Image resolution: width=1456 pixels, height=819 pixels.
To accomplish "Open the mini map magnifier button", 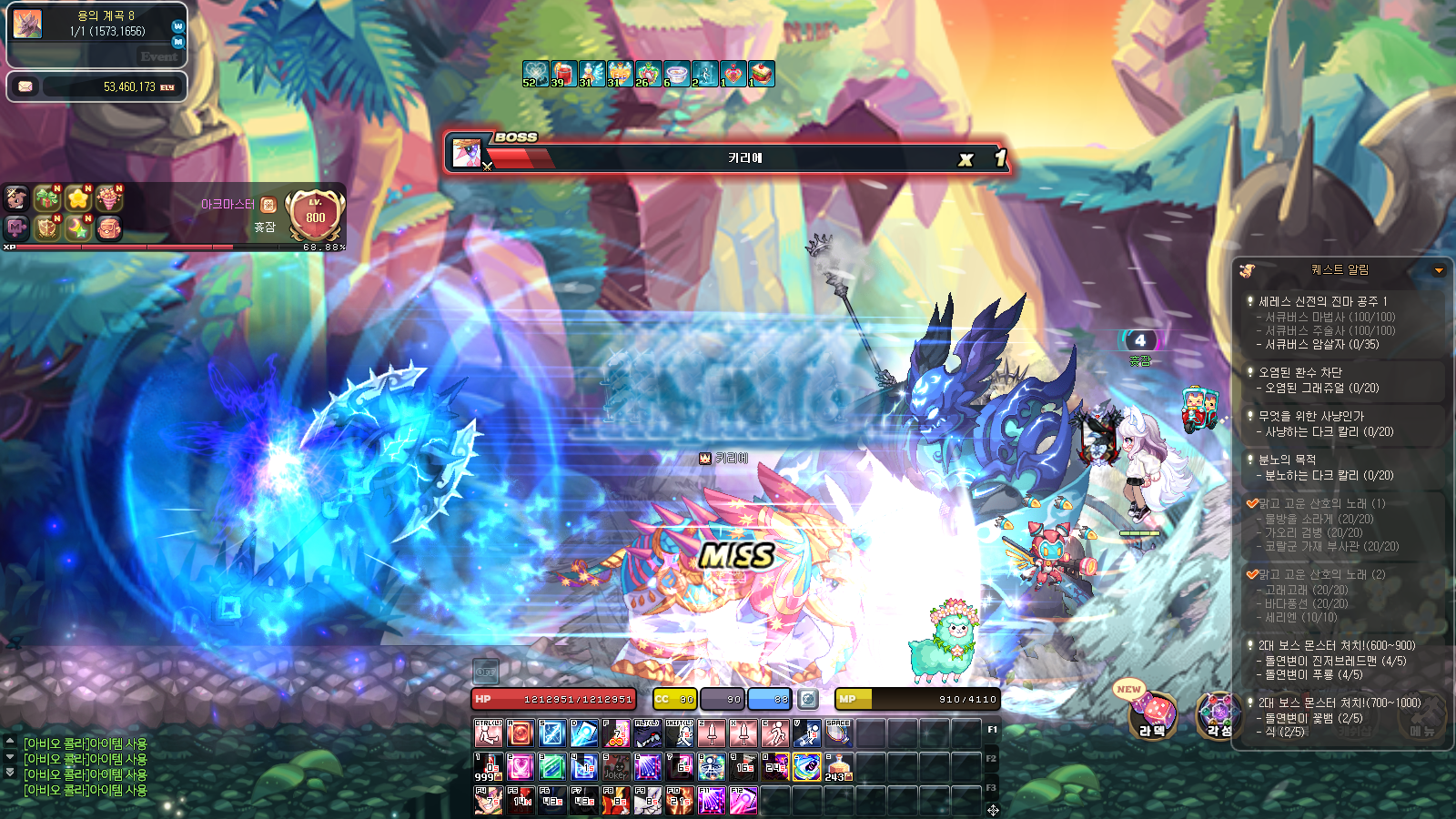I will click(x=177, y=42).
